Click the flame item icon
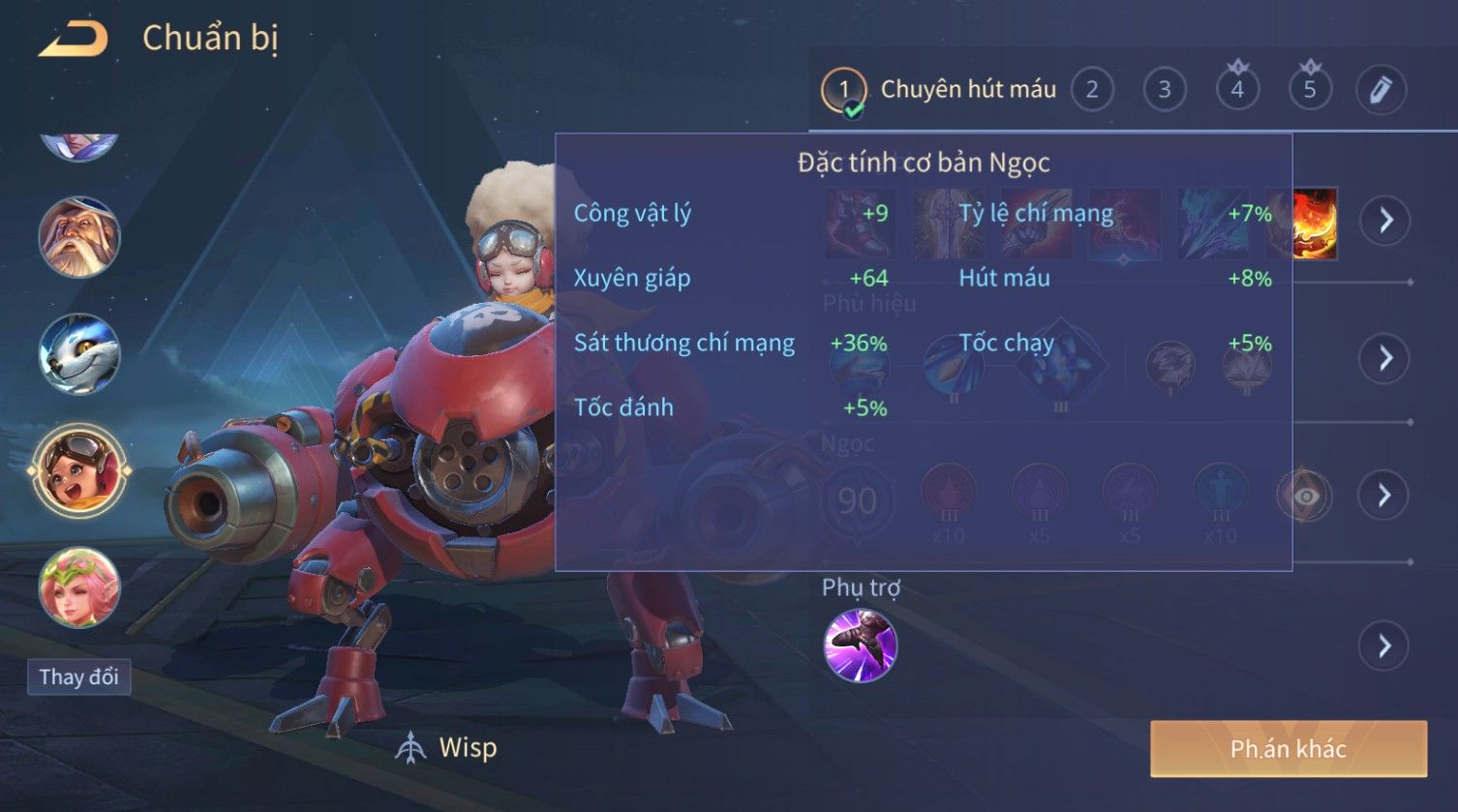This screenshot has height=812, width=1458. 1316,223
